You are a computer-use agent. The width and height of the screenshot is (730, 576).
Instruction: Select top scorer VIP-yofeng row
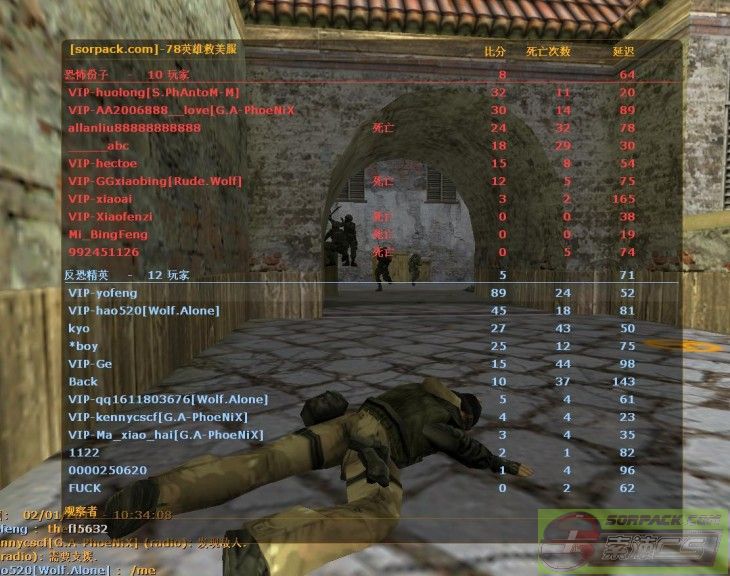click(x=103, y=293)
